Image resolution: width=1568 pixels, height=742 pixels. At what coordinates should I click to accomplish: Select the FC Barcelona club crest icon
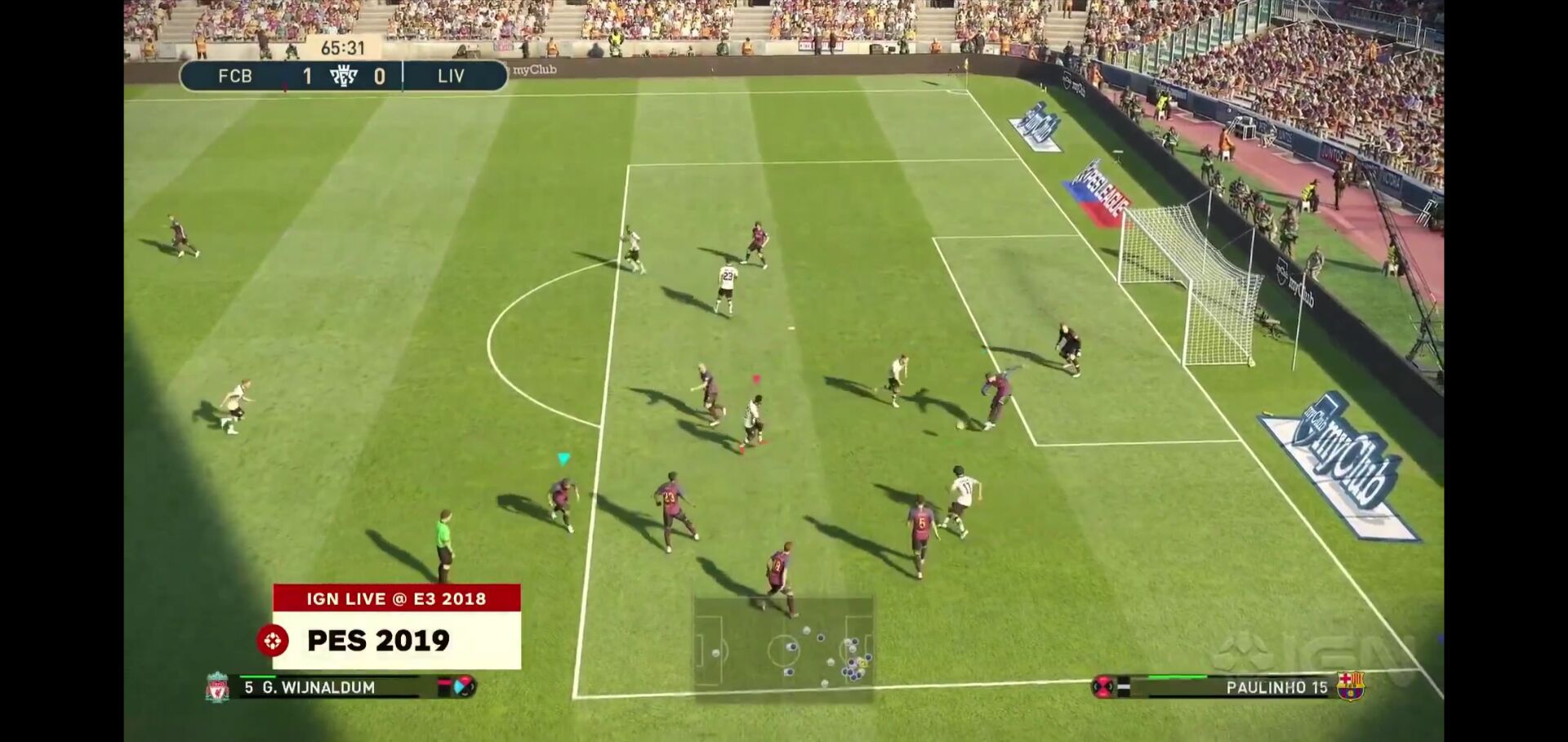1350,686
